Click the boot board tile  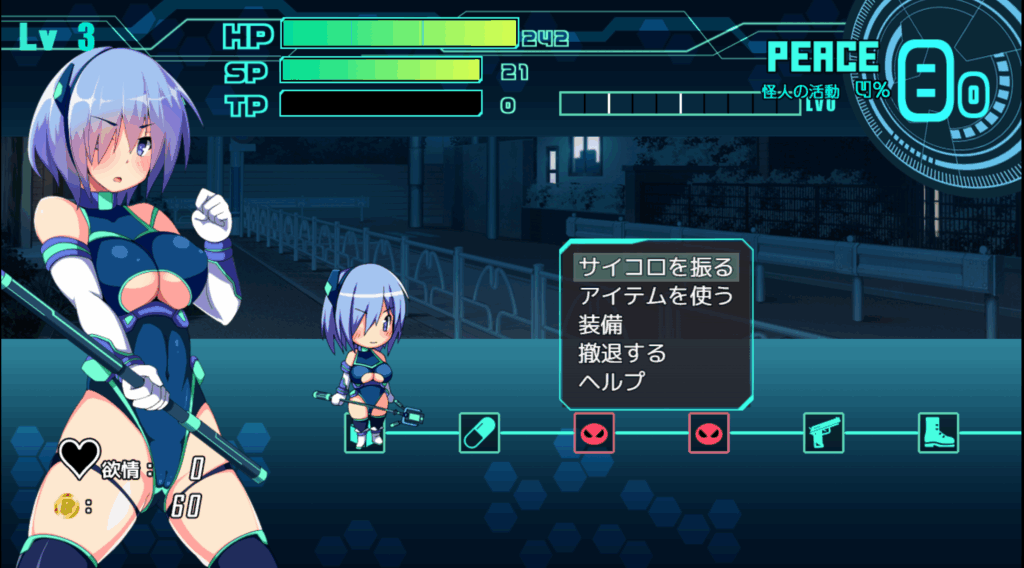(938, 433)
